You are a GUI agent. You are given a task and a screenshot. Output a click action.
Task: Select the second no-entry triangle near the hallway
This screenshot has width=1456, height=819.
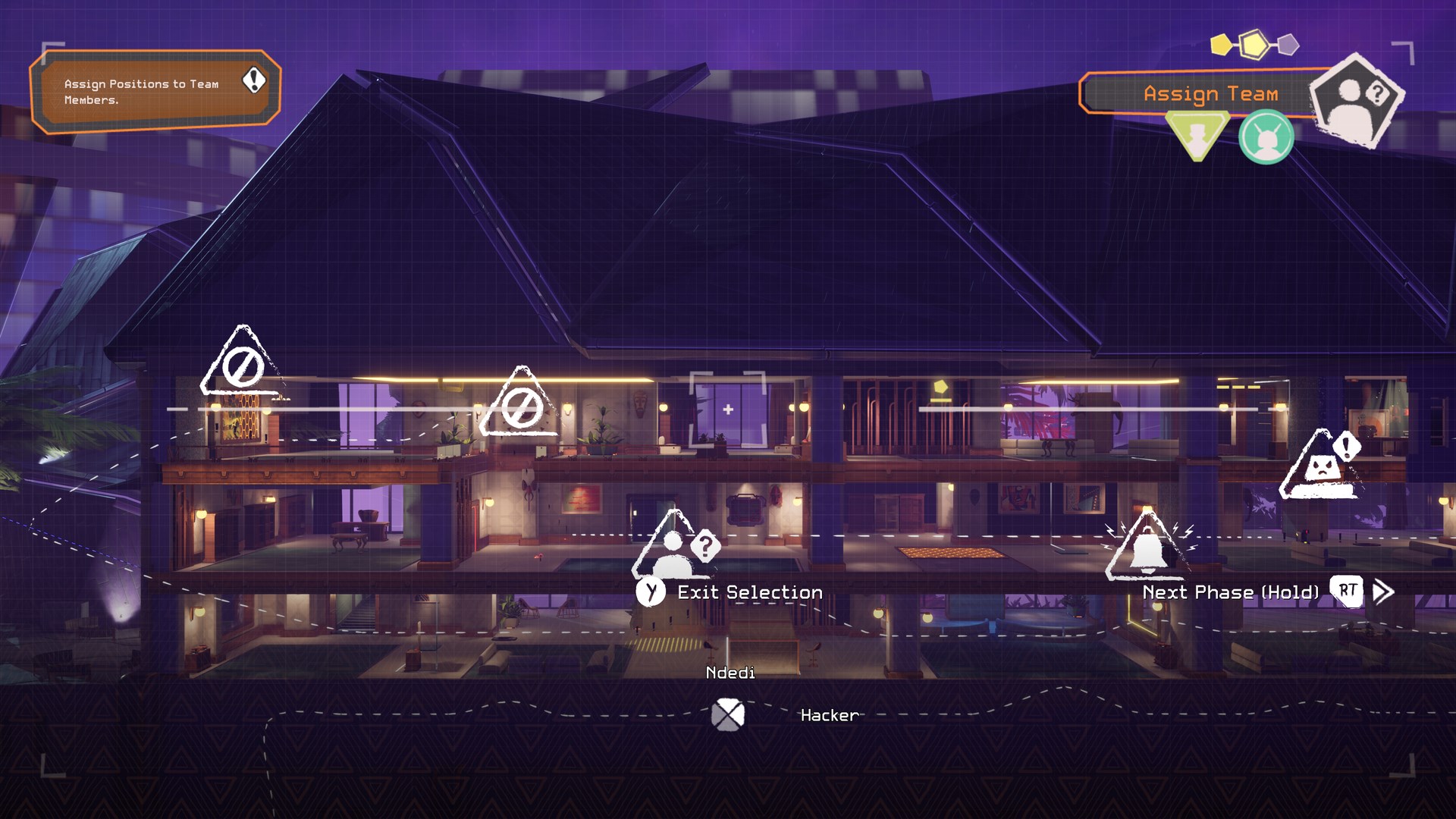pos(524,408)
